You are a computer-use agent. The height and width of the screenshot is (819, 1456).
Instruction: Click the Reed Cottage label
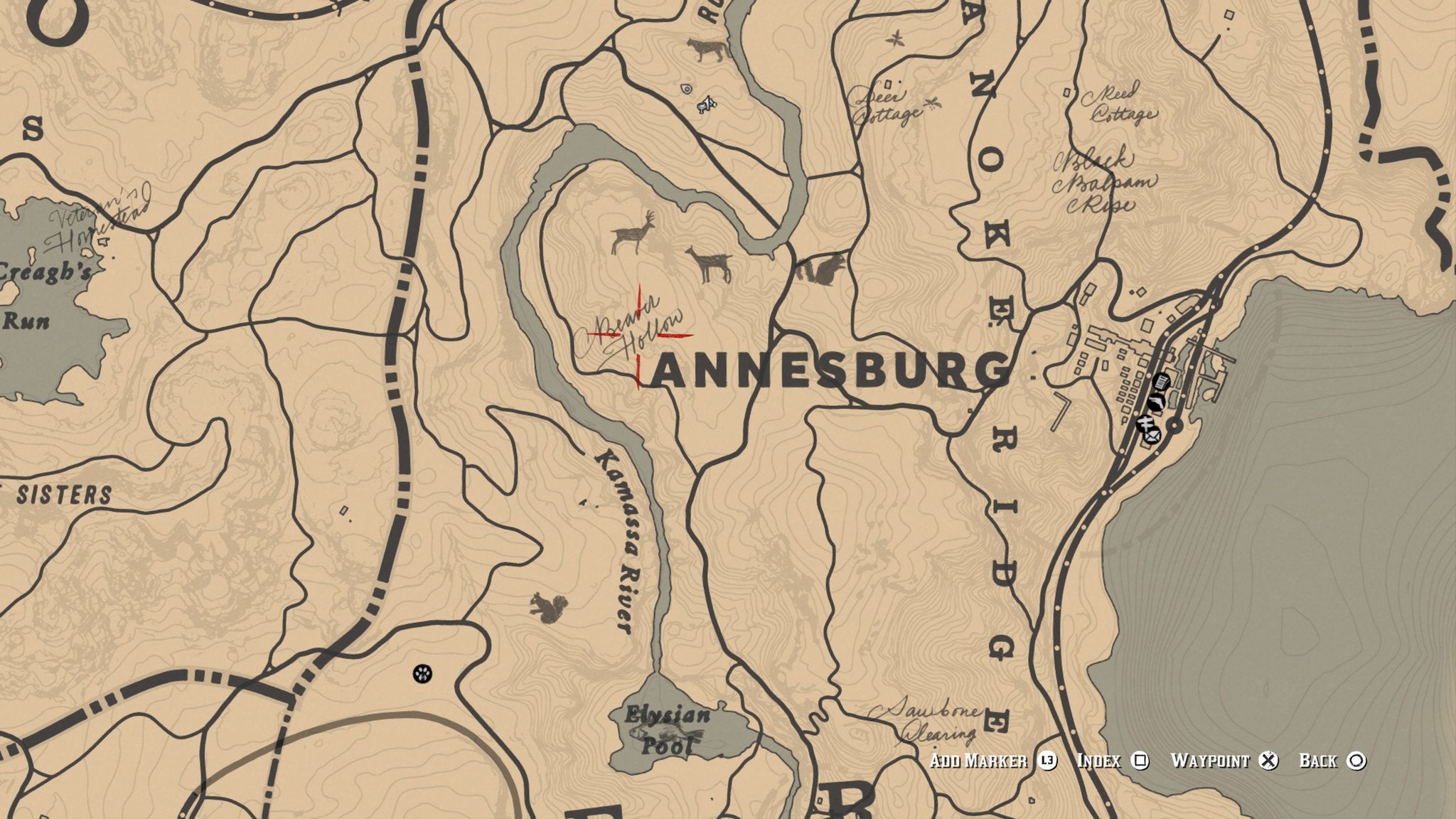pos(1118,103)
